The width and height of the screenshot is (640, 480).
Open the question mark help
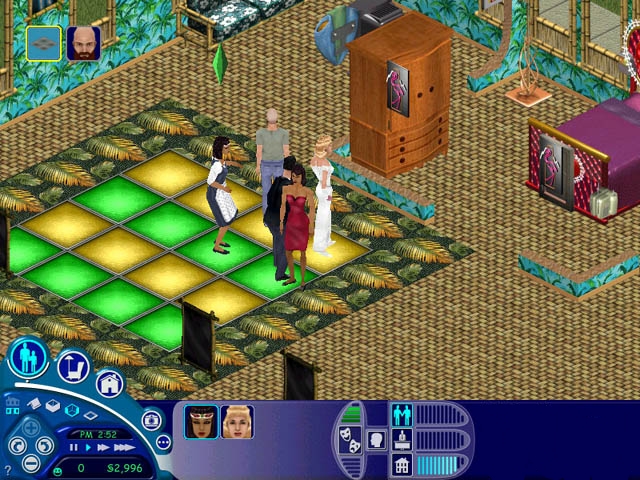point(8,468)
